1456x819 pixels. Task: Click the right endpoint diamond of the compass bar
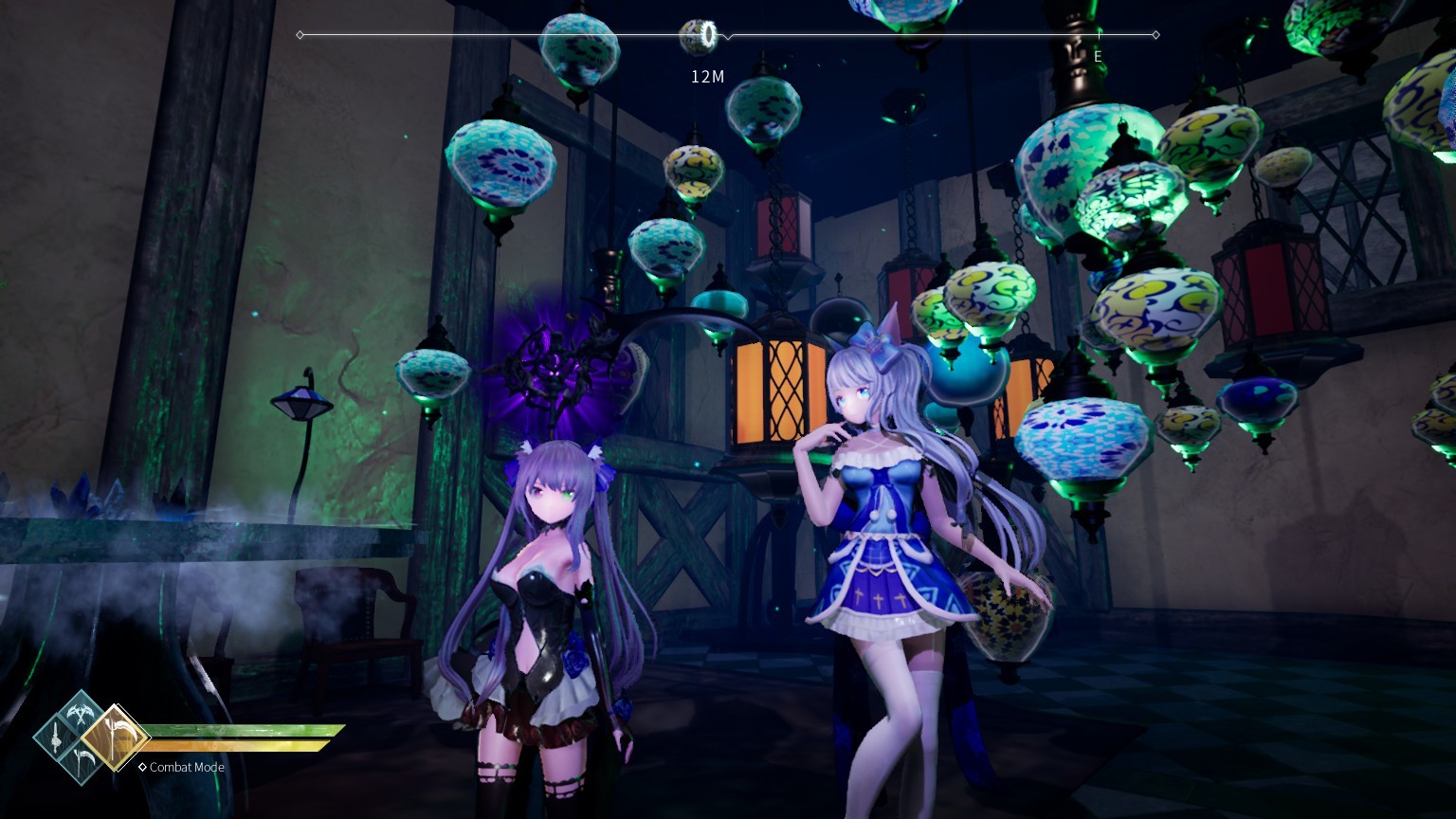(1156, 34)
